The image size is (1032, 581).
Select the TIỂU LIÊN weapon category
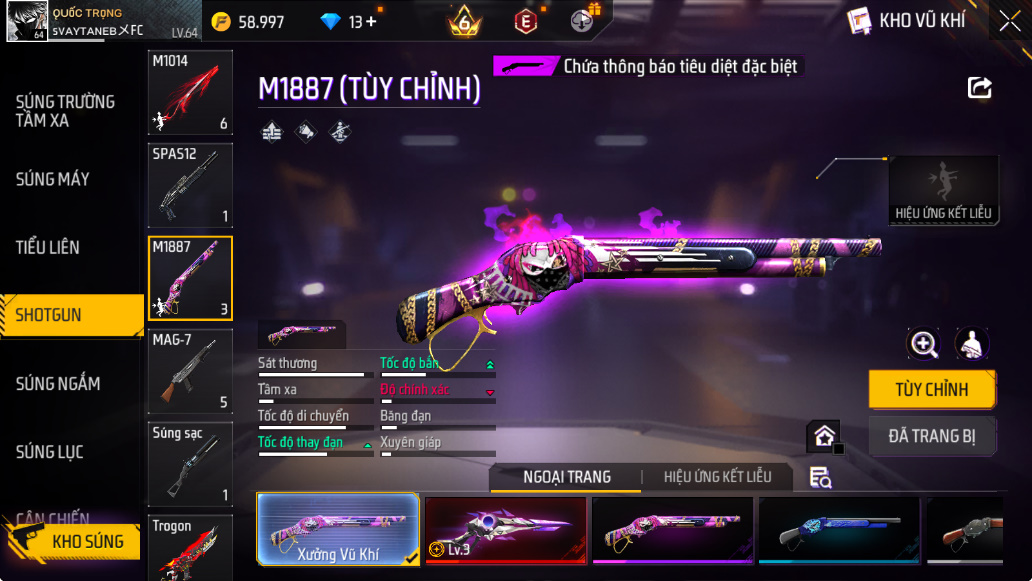(48, 248)
